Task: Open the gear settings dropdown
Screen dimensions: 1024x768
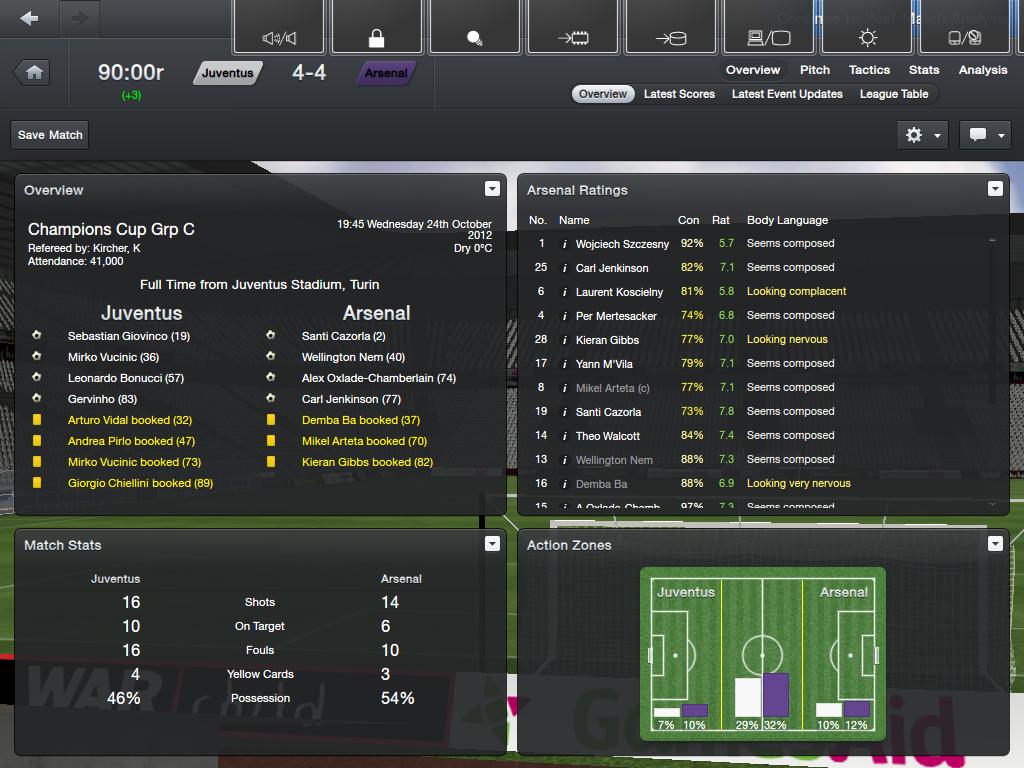Action: pyautogui.click(x=923, y=135)
